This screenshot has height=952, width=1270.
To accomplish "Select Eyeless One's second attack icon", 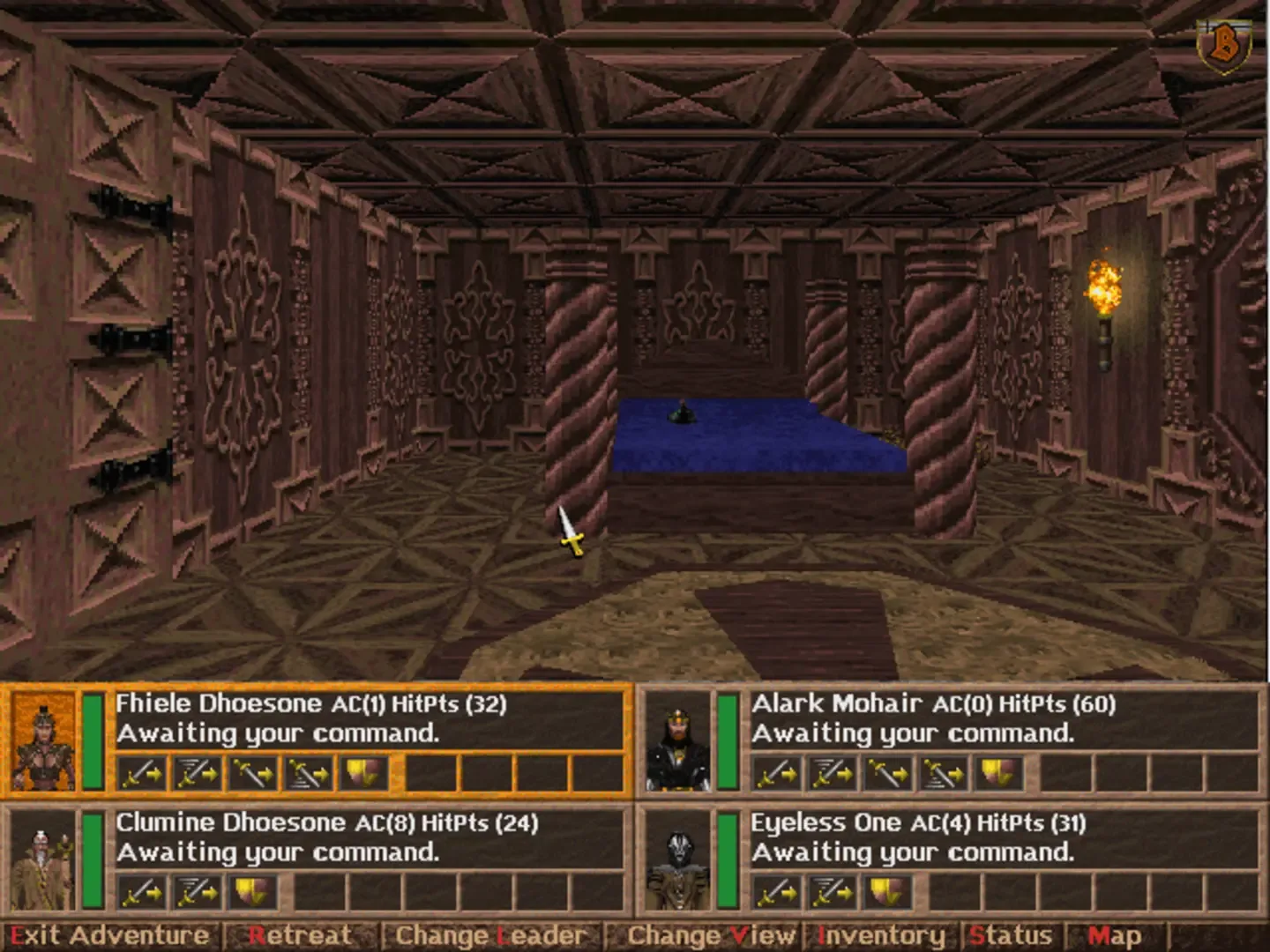I will [x=833, y=892].
